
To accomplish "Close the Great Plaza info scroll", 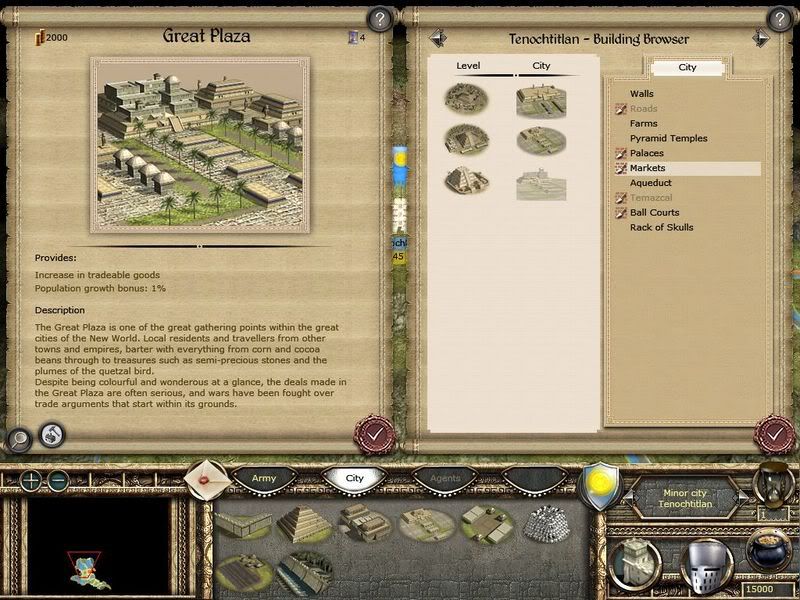I will (x=373, y=435).
